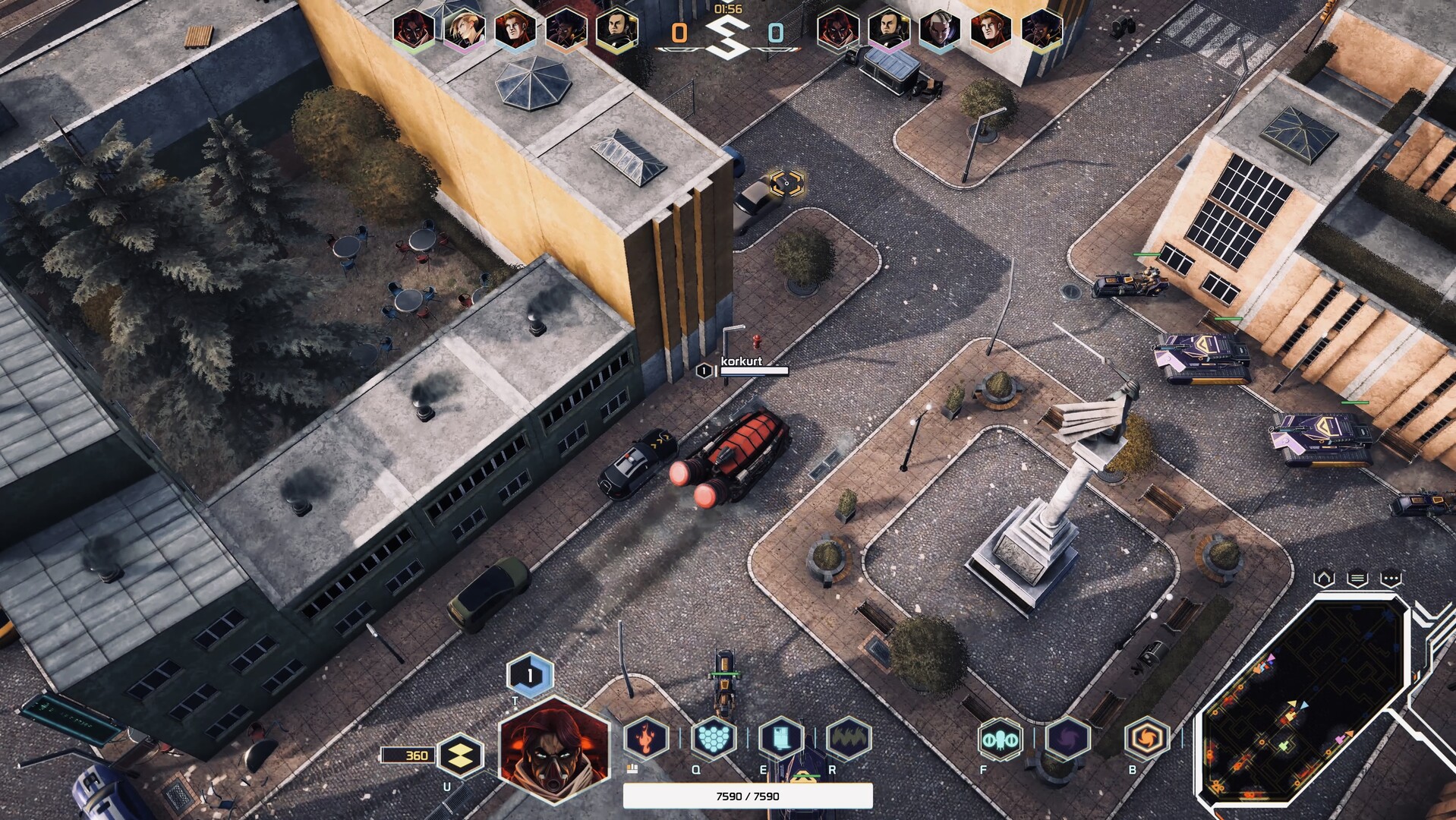
Task: Select the flame ability bound to Q
Action: click(645, 737)
